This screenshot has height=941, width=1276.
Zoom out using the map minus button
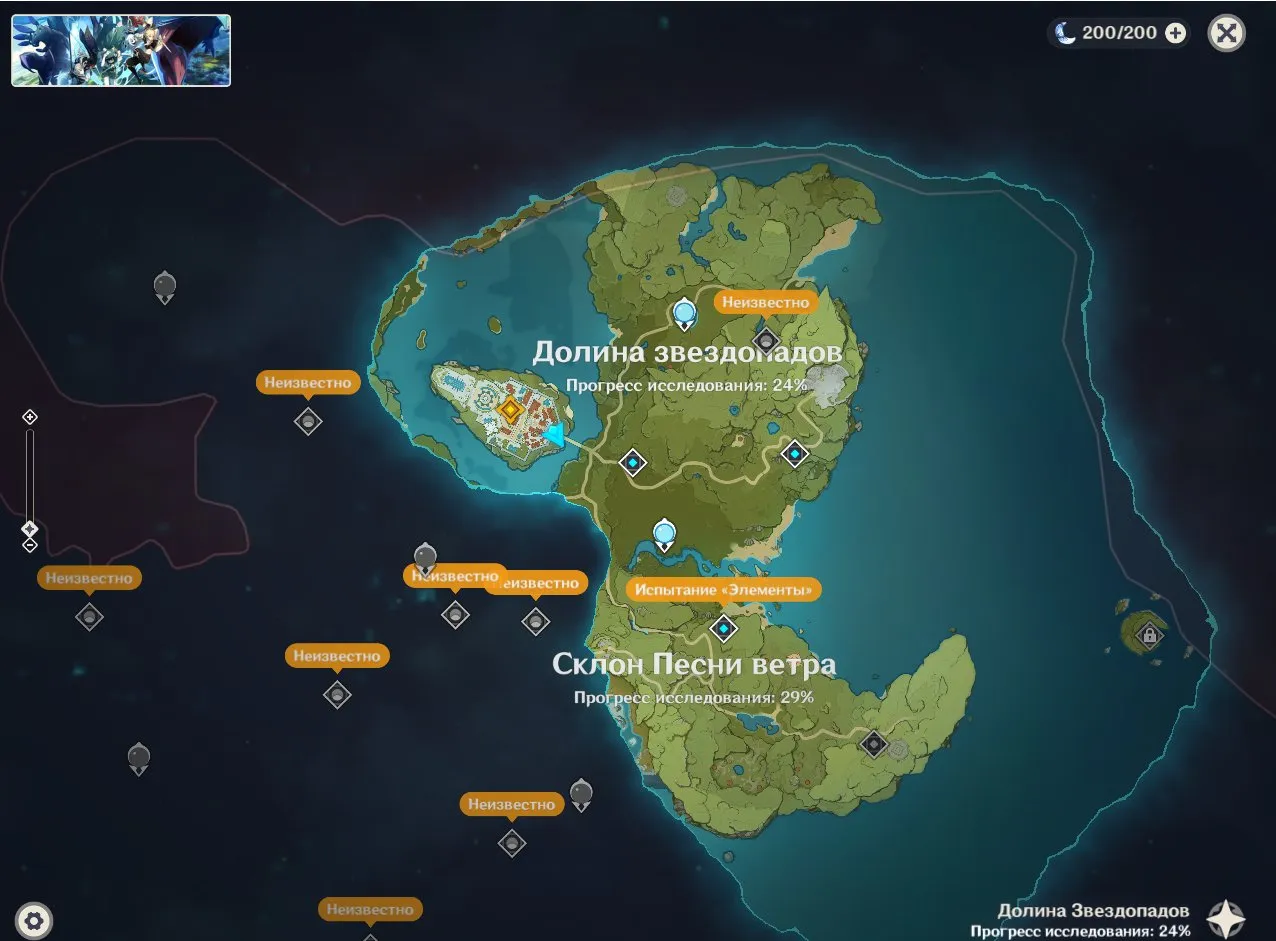[30, 545]
